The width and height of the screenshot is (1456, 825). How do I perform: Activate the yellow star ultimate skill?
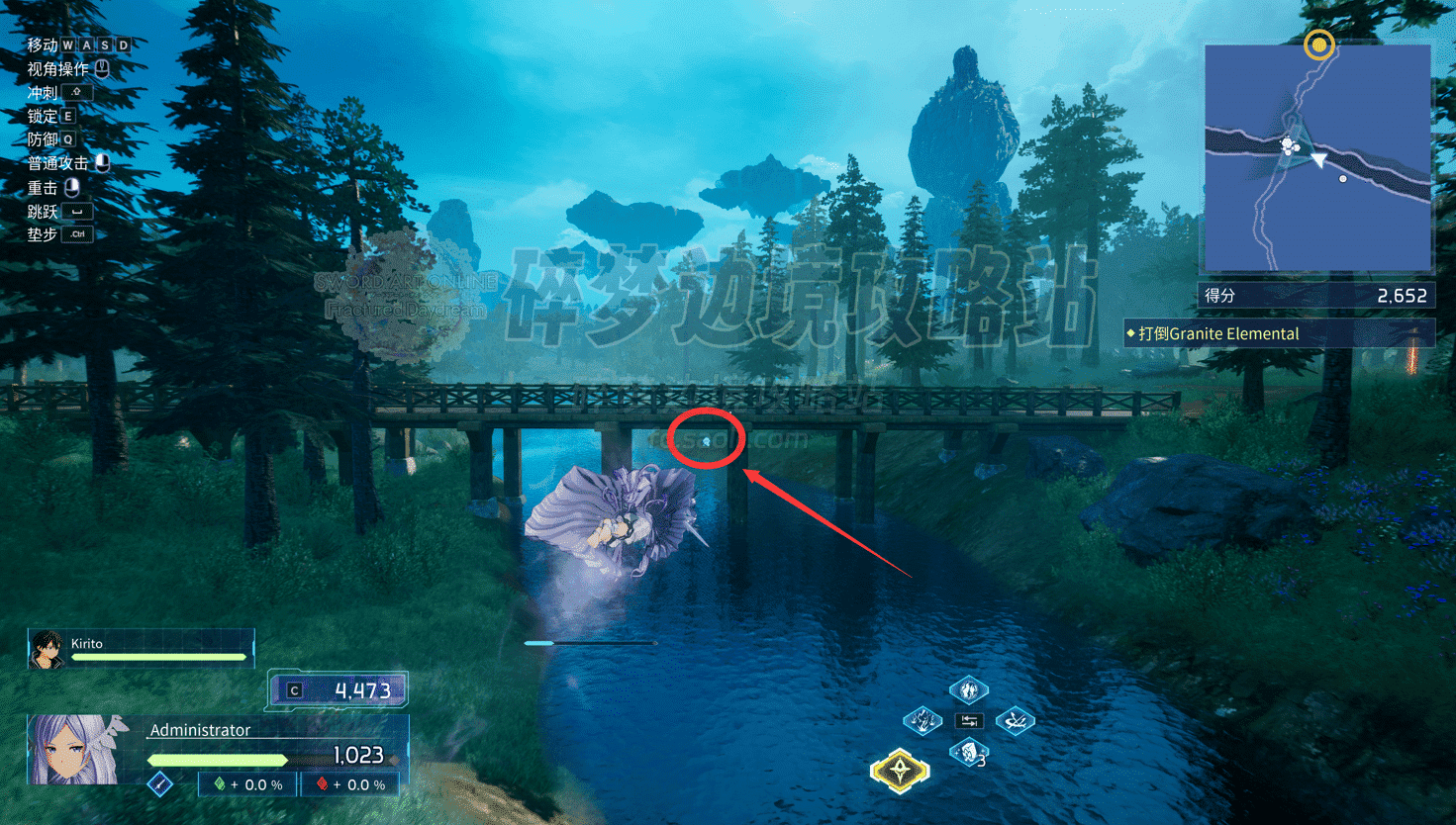click(x=899, y=770)
